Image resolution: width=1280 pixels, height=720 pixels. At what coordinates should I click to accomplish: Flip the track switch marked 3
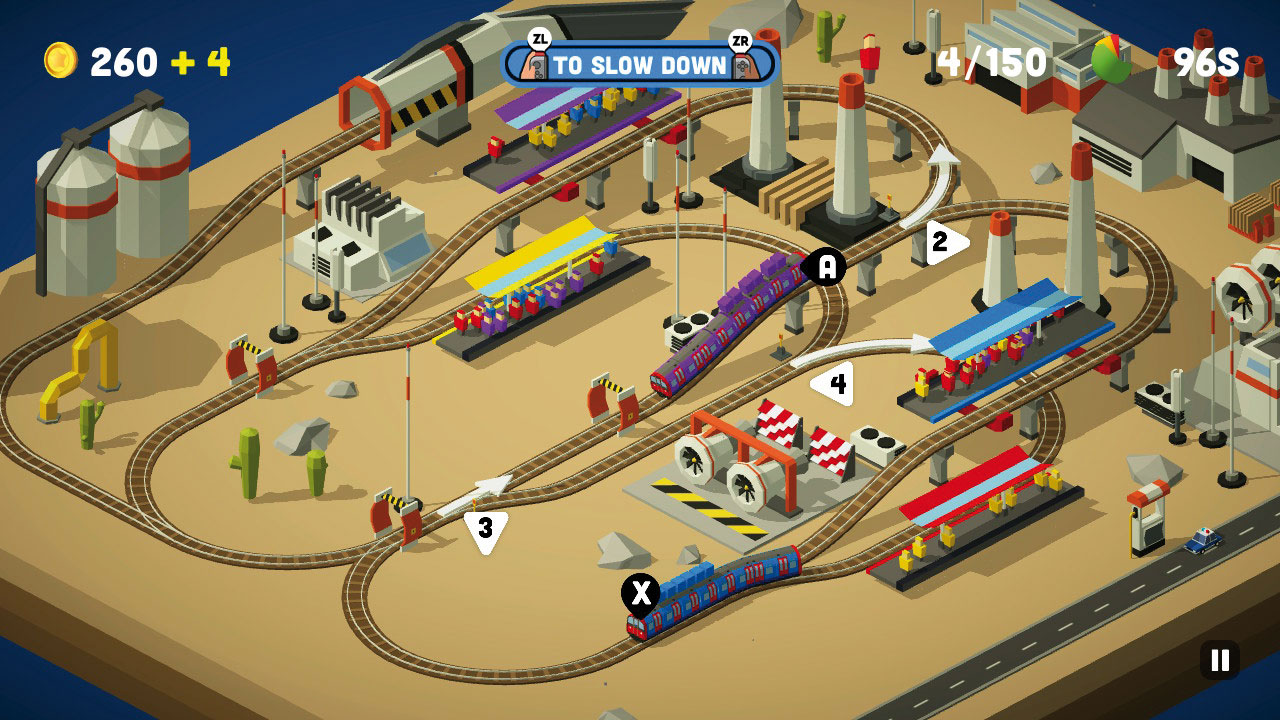486,529
